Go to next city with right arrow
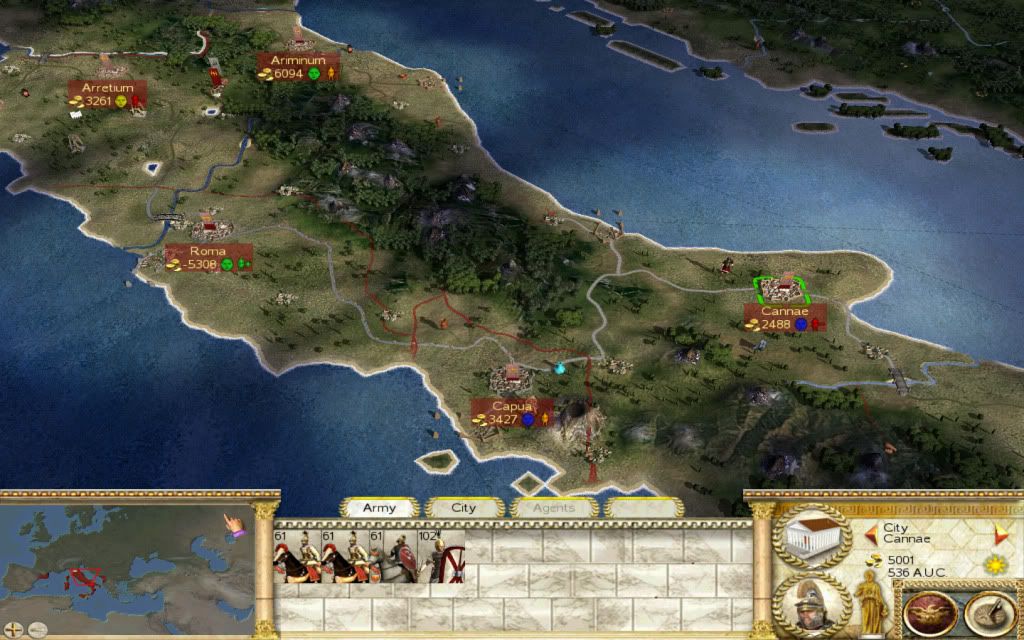Image resolution: width=1024 pixels, height=640 pixels. click(x=996, y=532)
